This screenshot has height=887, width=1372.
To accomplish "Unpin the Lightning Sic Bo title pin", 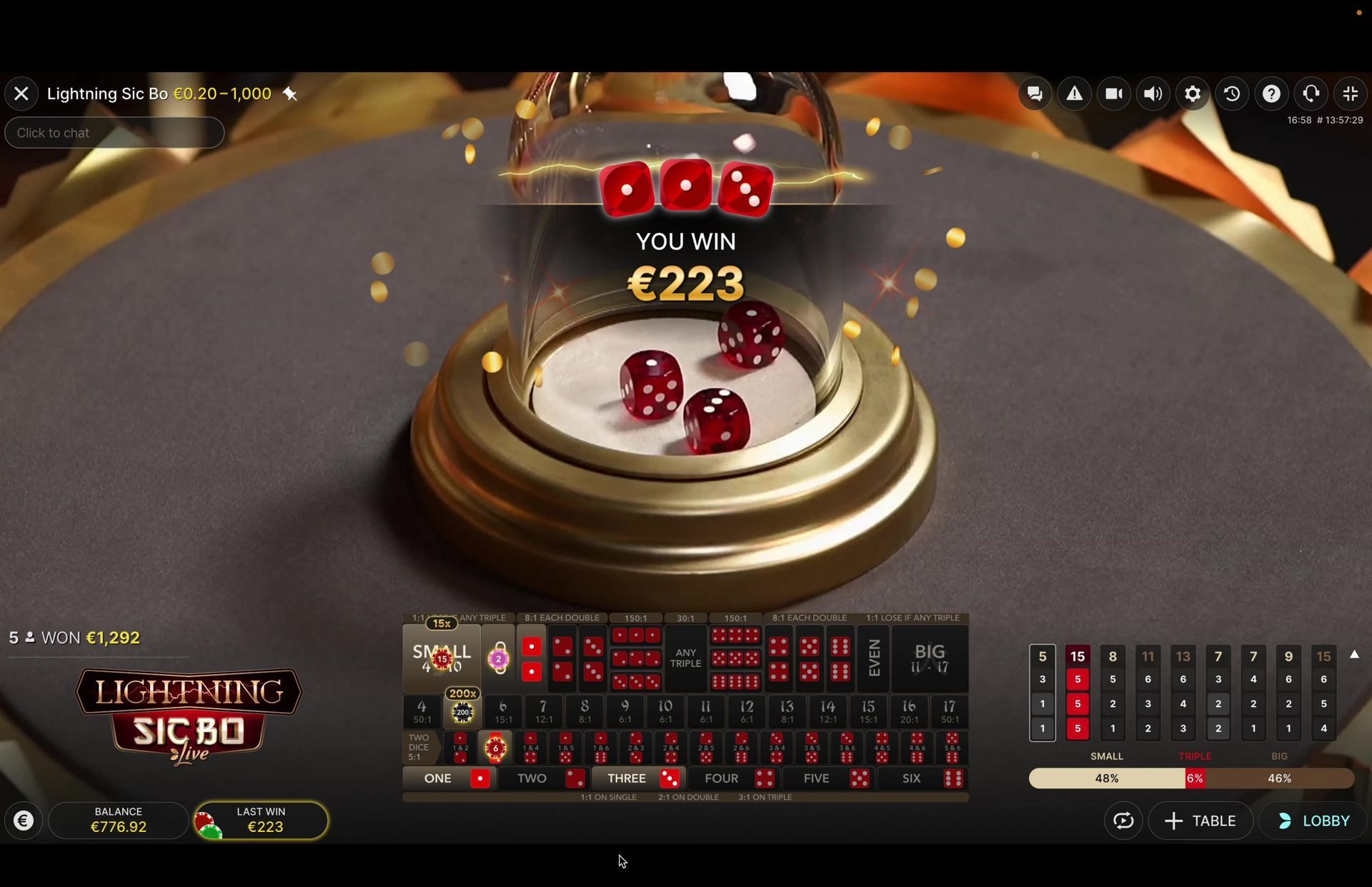I will point(289,94).
